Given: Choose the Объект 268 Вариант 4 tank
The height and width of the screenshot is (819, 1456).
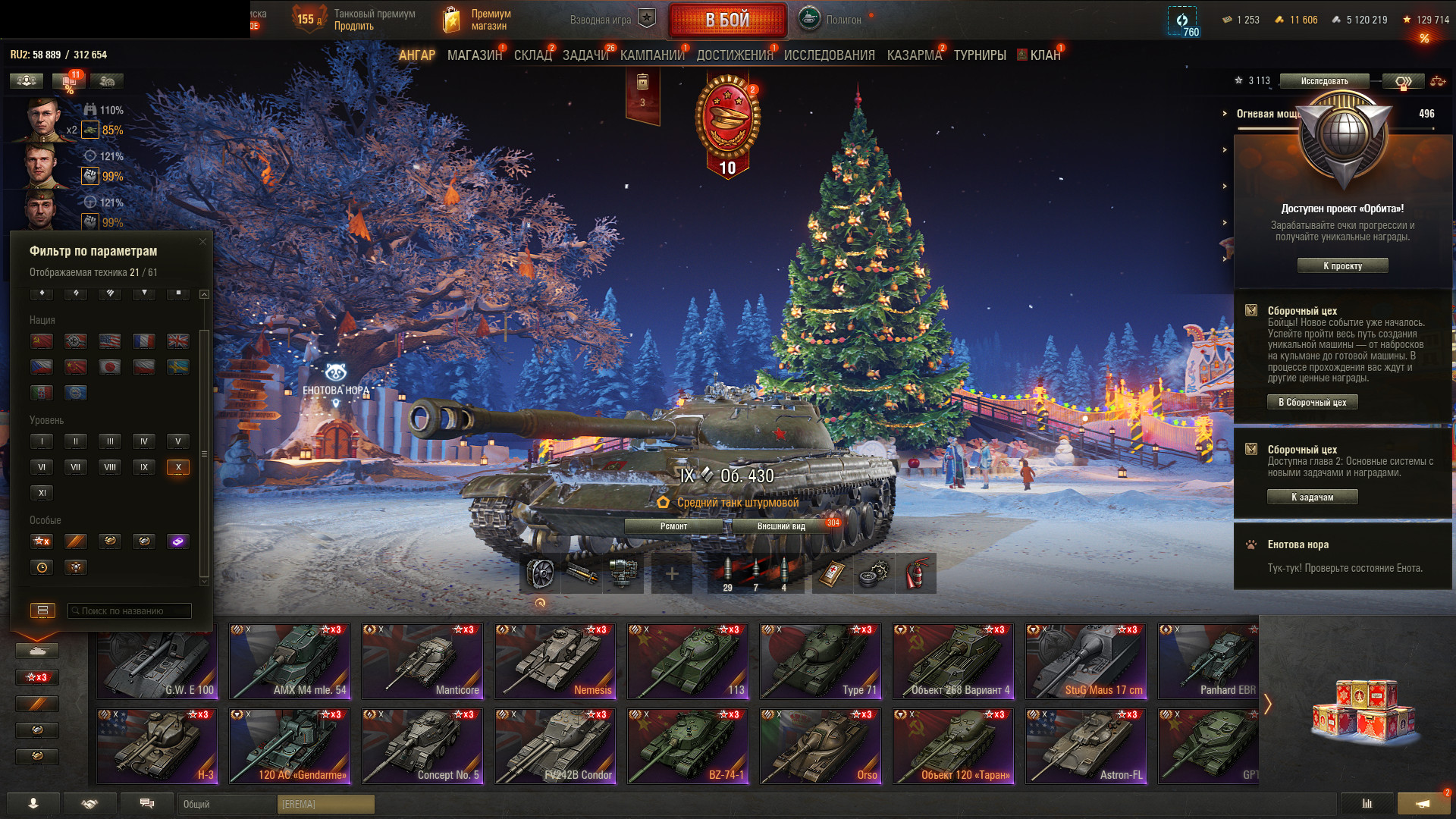Looking at the screenshot, I should [x=953, y=661].
